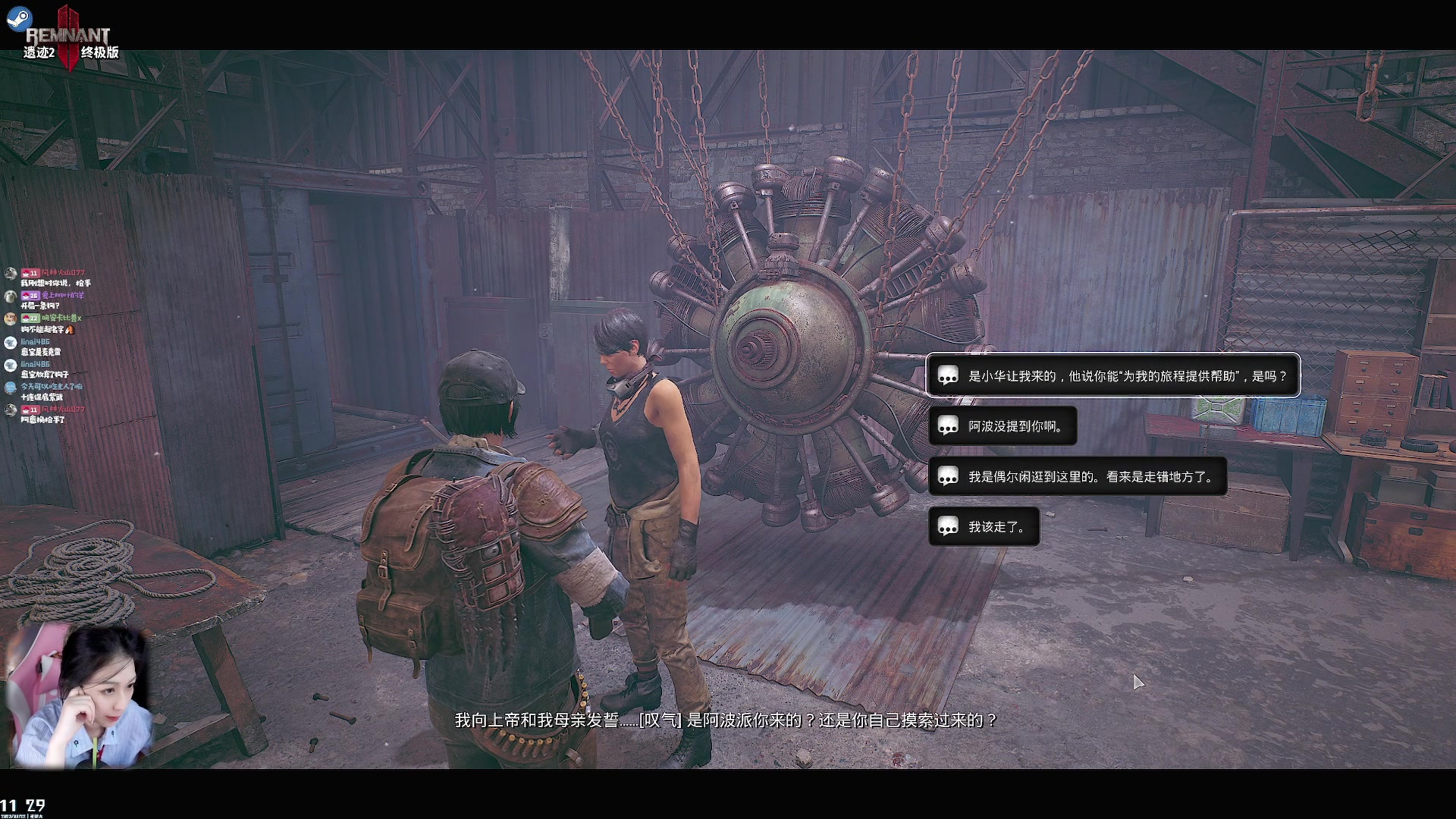Screen dimensions: 1456x819
Task: Select the reply "阿波没提到你啊"
Action: (x=1003, y=426)
